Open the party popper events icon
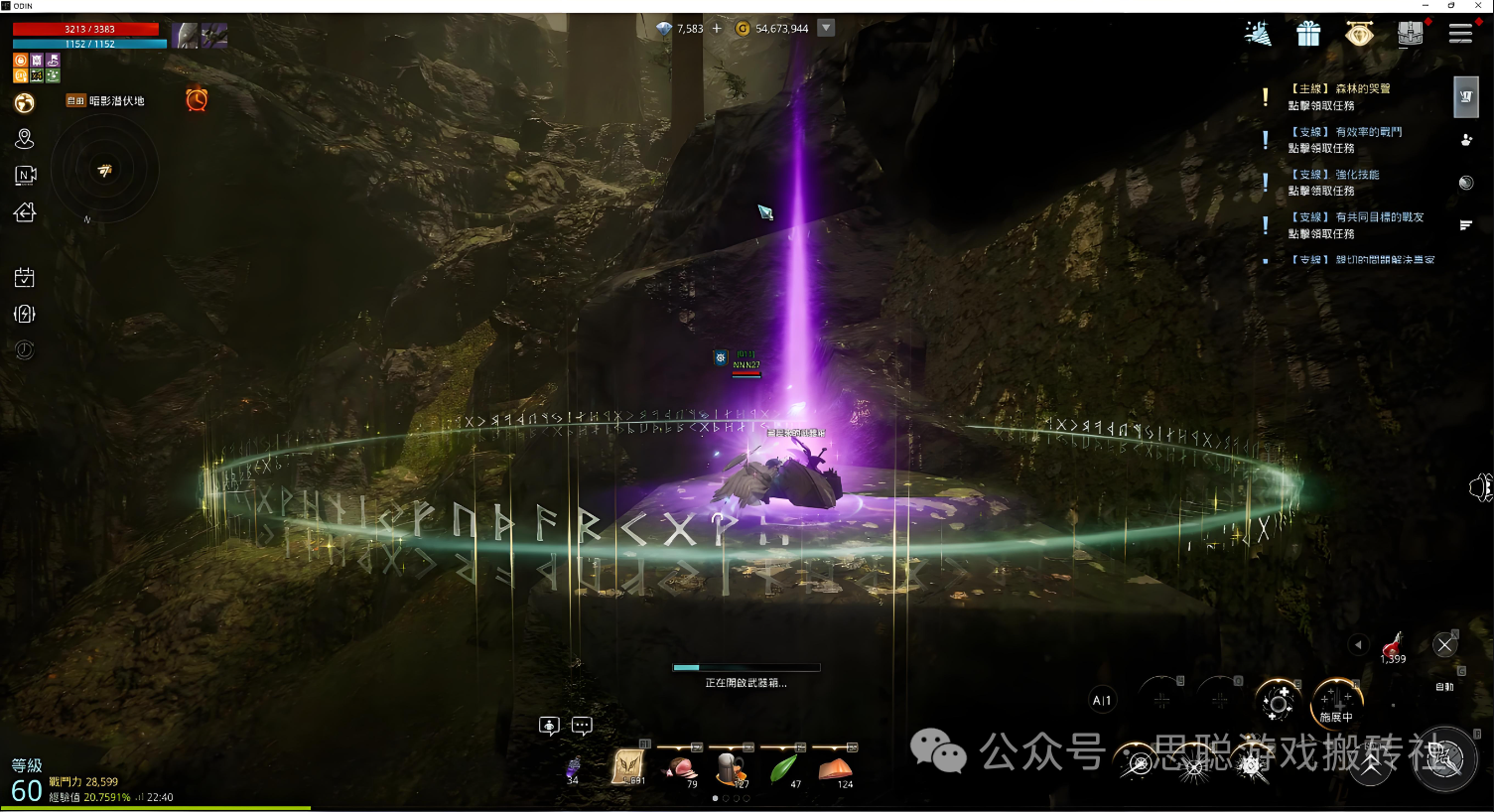Viewport: 1494px width, 812px height. tap(1258, 34)
